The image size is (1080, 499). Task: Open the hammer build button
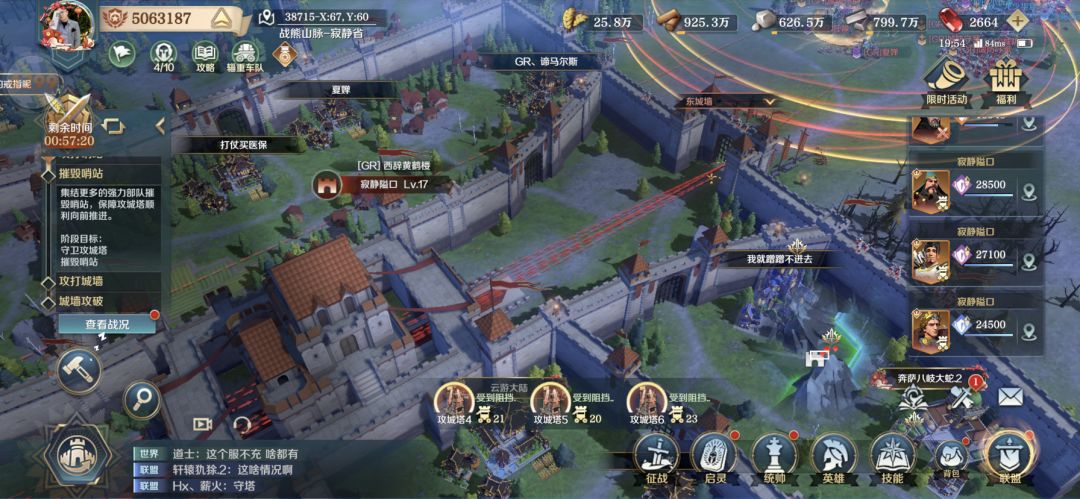(x=77, y=367)
